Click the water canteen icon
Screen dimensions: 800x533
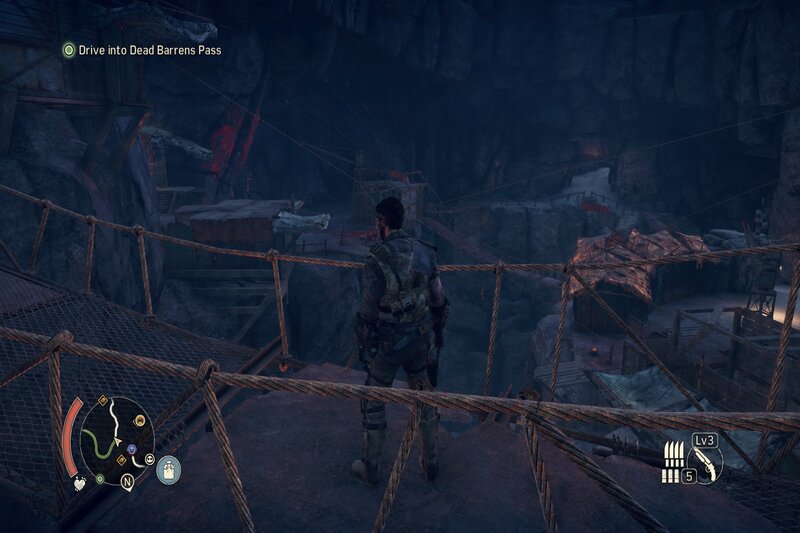pos(169,469)
